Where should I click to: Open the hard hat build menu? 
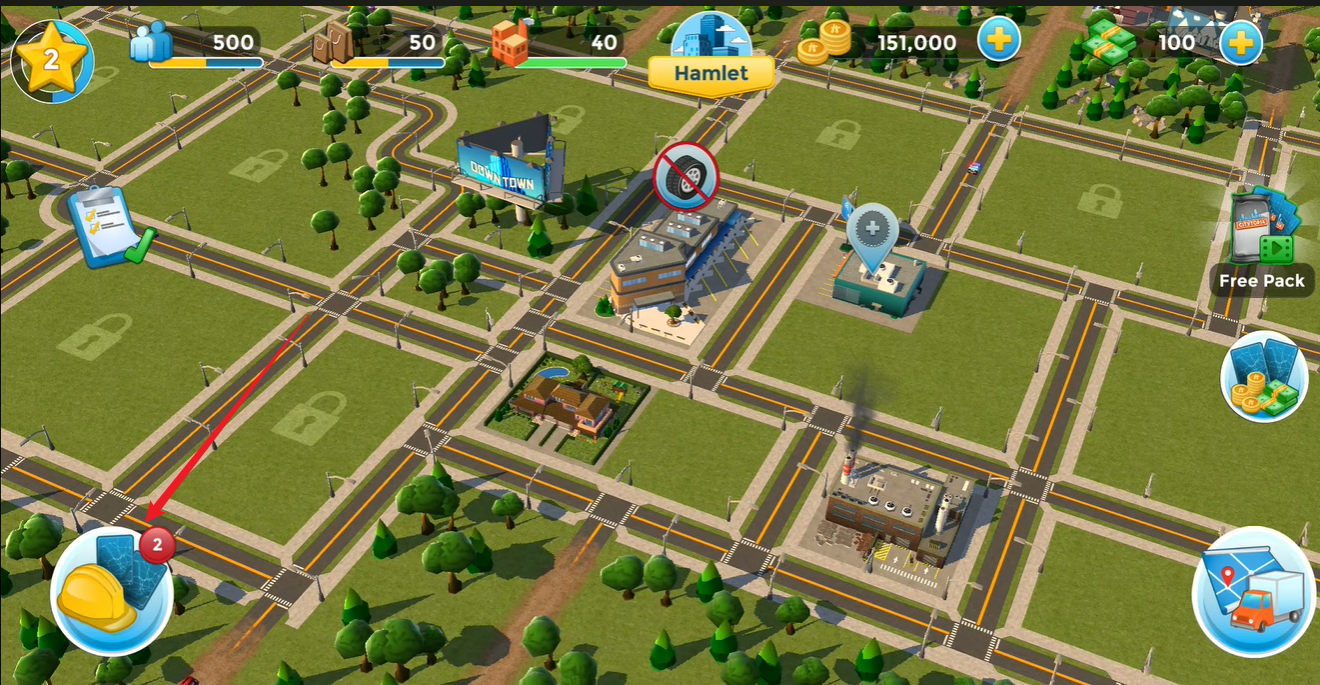coord(110,591)
